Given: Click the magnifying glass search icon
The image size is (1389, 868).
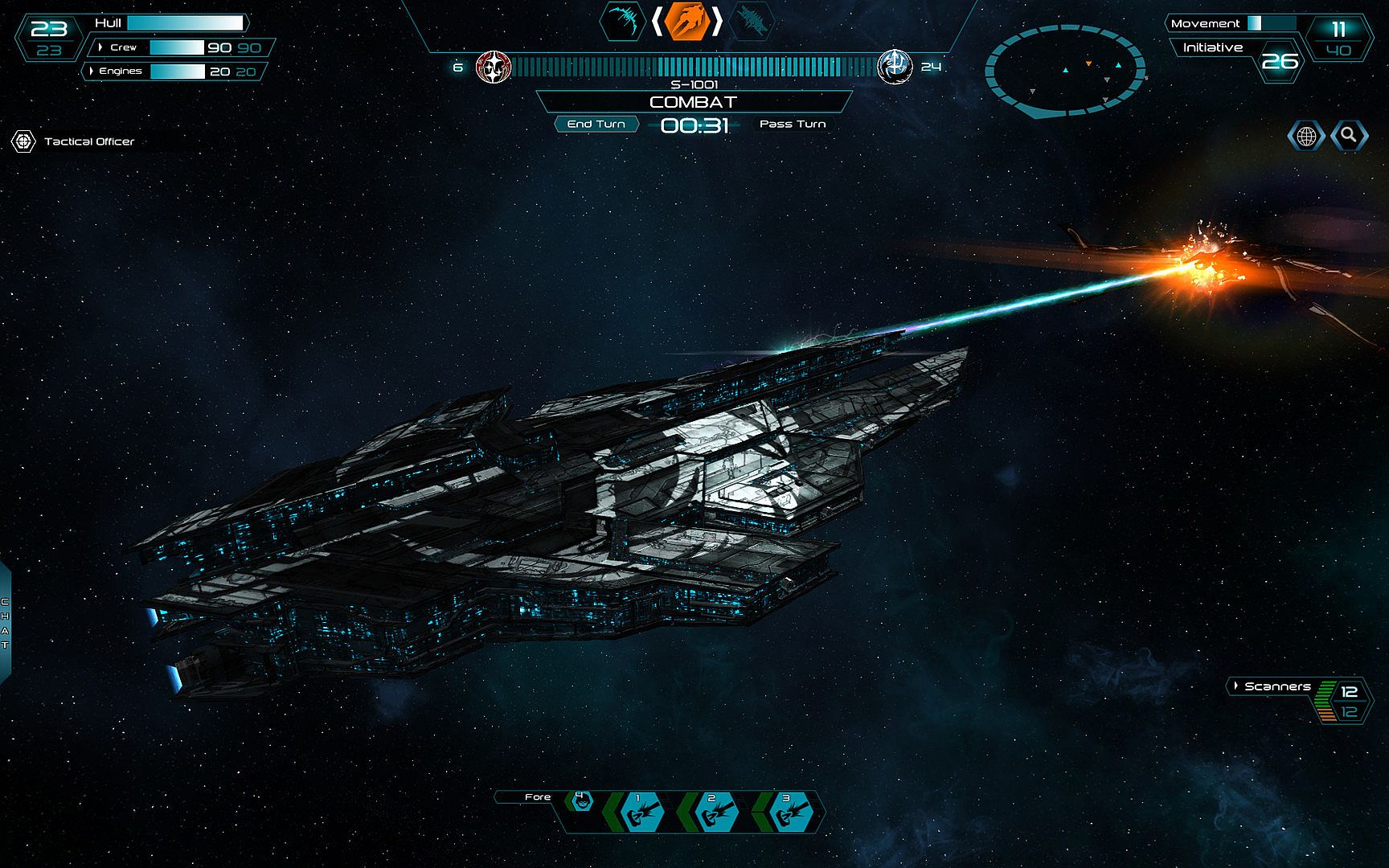Looking at the screenshot, I should [1349, 135].
